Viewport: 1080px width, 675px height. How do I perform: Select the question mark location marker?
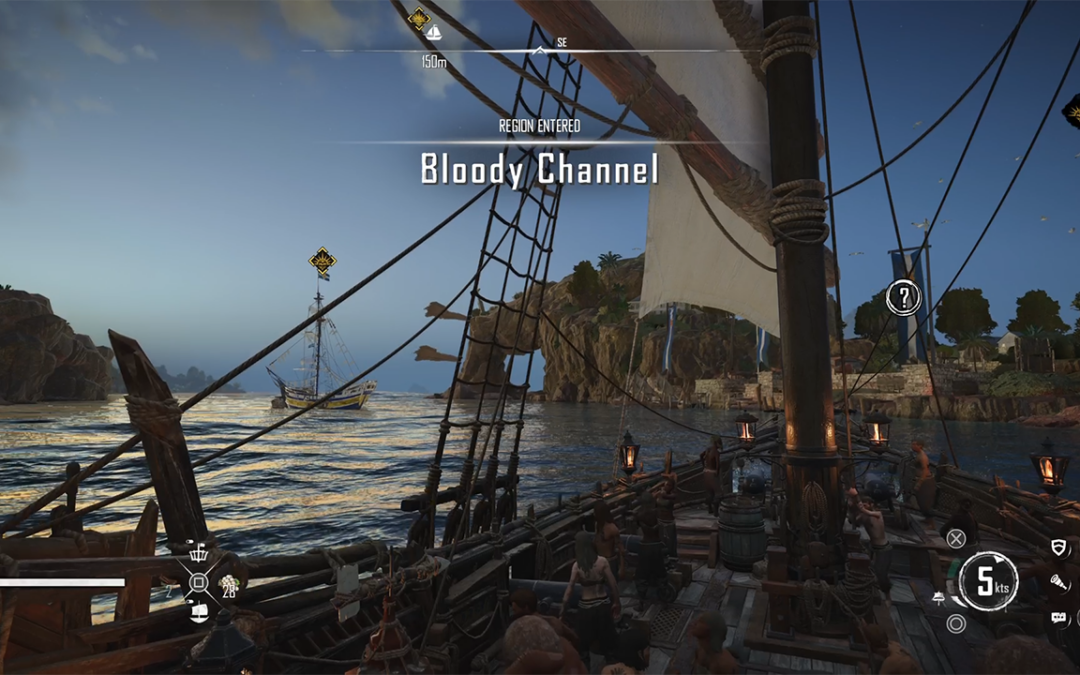coord(904,297)
